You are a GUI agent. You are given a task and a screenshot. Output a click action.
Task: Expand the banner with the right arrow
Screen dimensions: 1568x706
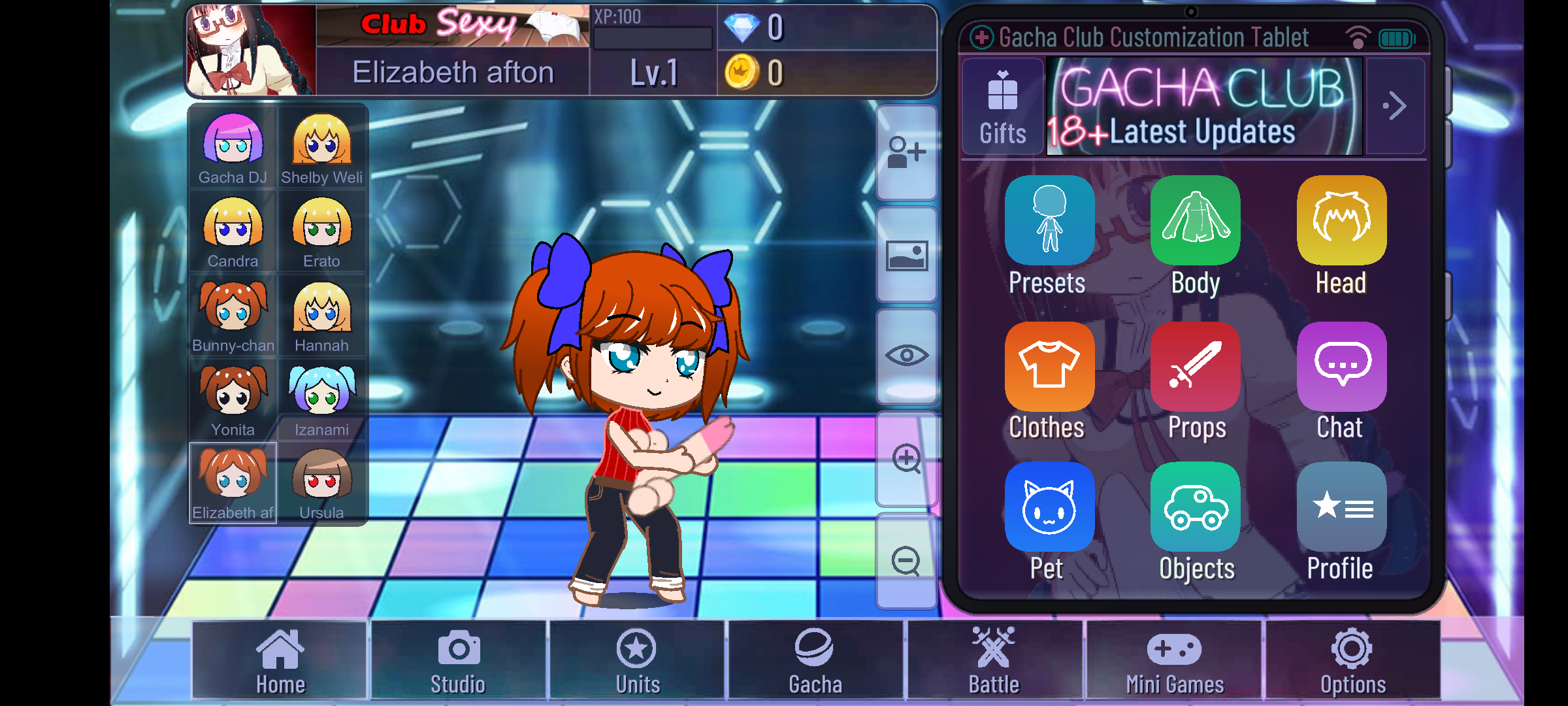[1396, 105]
